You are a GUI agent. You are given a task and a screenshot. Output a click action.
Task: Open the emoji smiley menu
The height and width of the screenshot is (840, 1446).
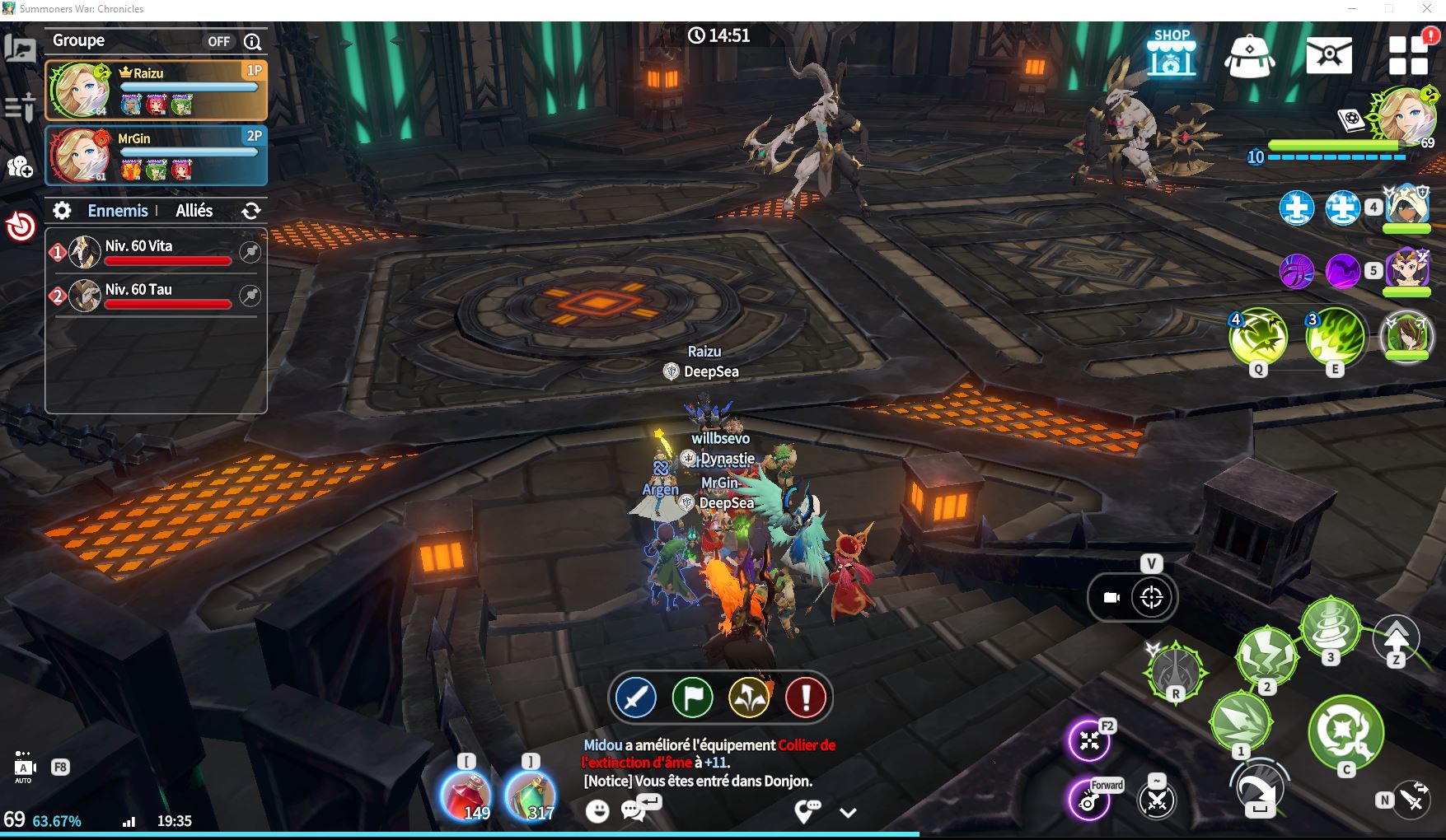click(x=597, y=811)
